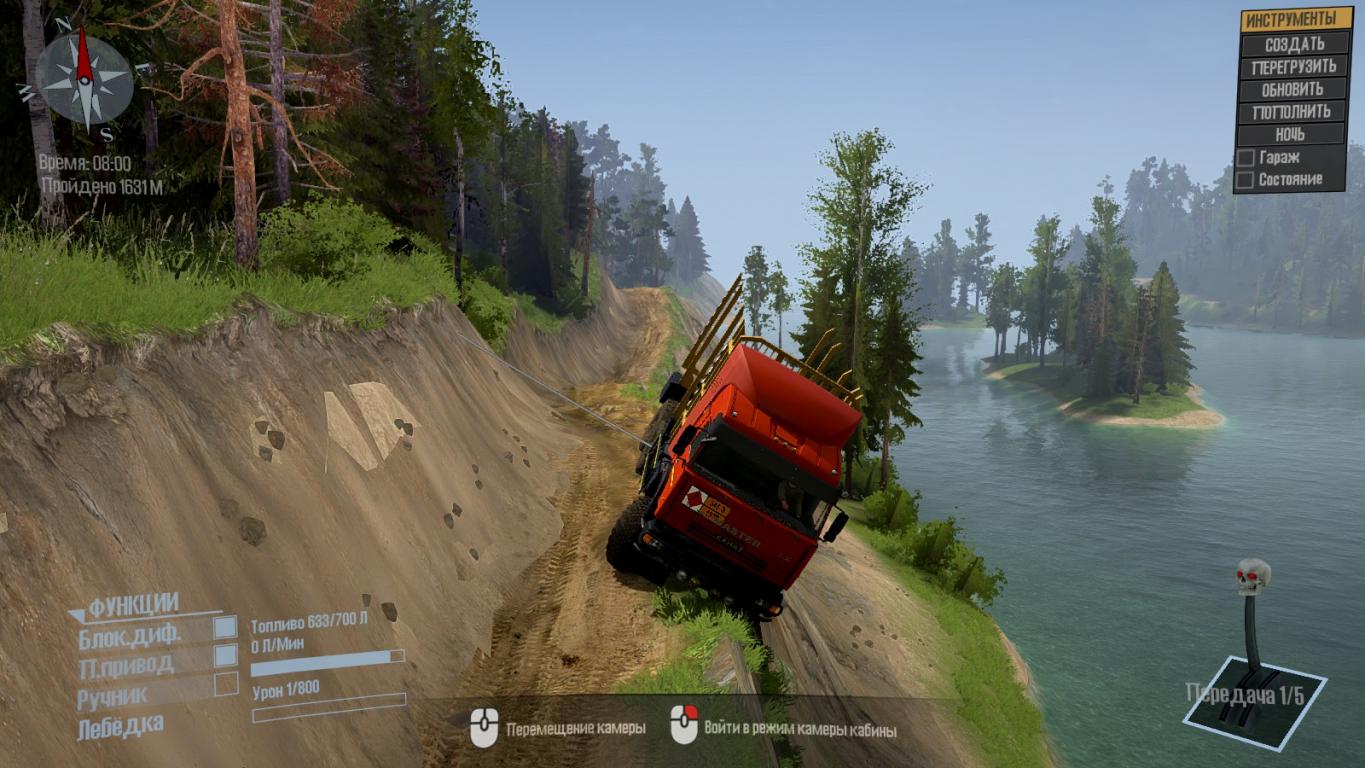This screenshot has width=1365, height=768.
Task: Enable the Состояние checkbox
Action: pos(1246,180)
